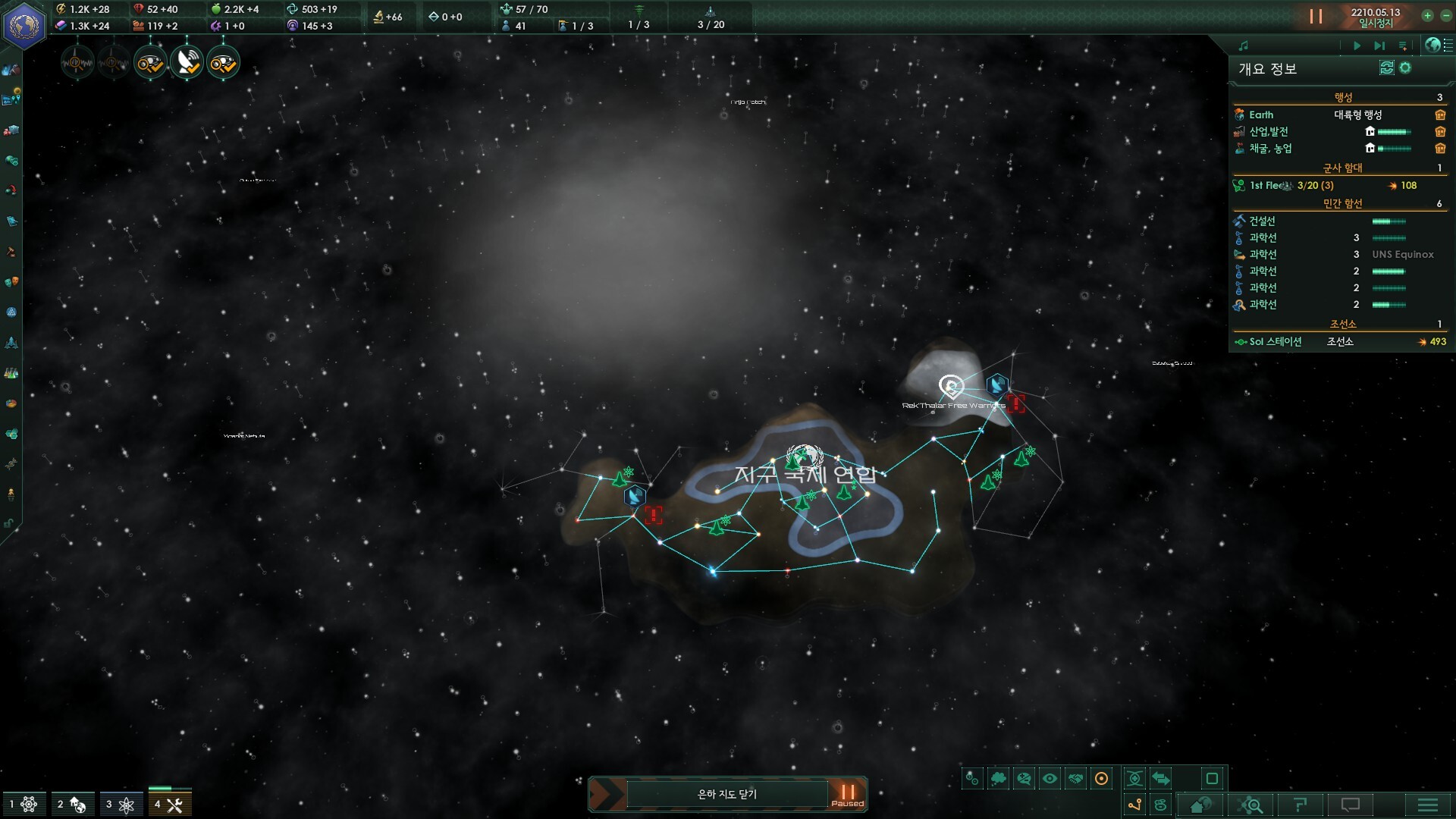
Task: Play music in the music player
Action: 1357,45
